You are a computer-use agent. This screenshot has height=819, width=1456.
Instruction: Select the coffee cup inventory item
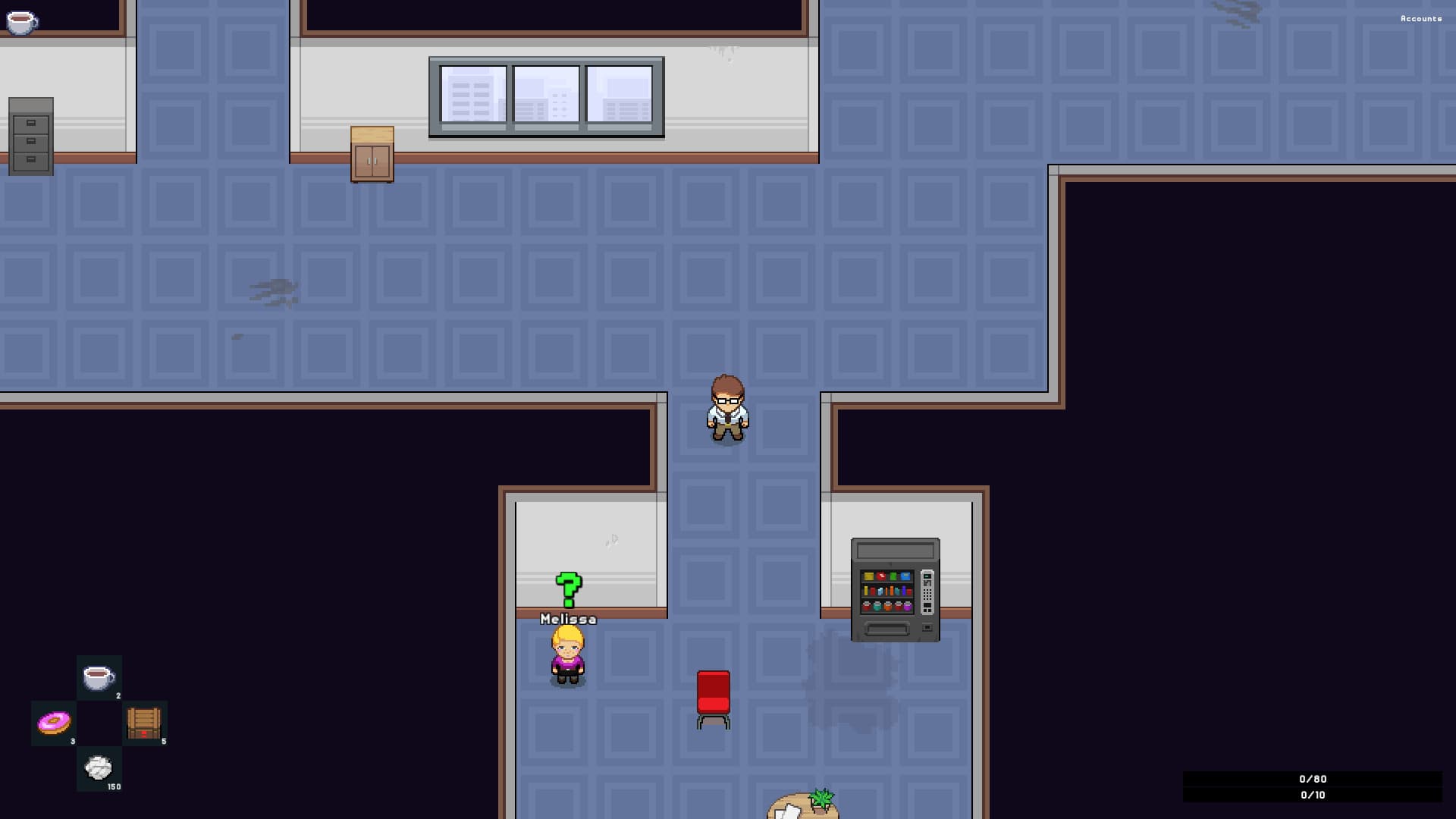(97, 677)
